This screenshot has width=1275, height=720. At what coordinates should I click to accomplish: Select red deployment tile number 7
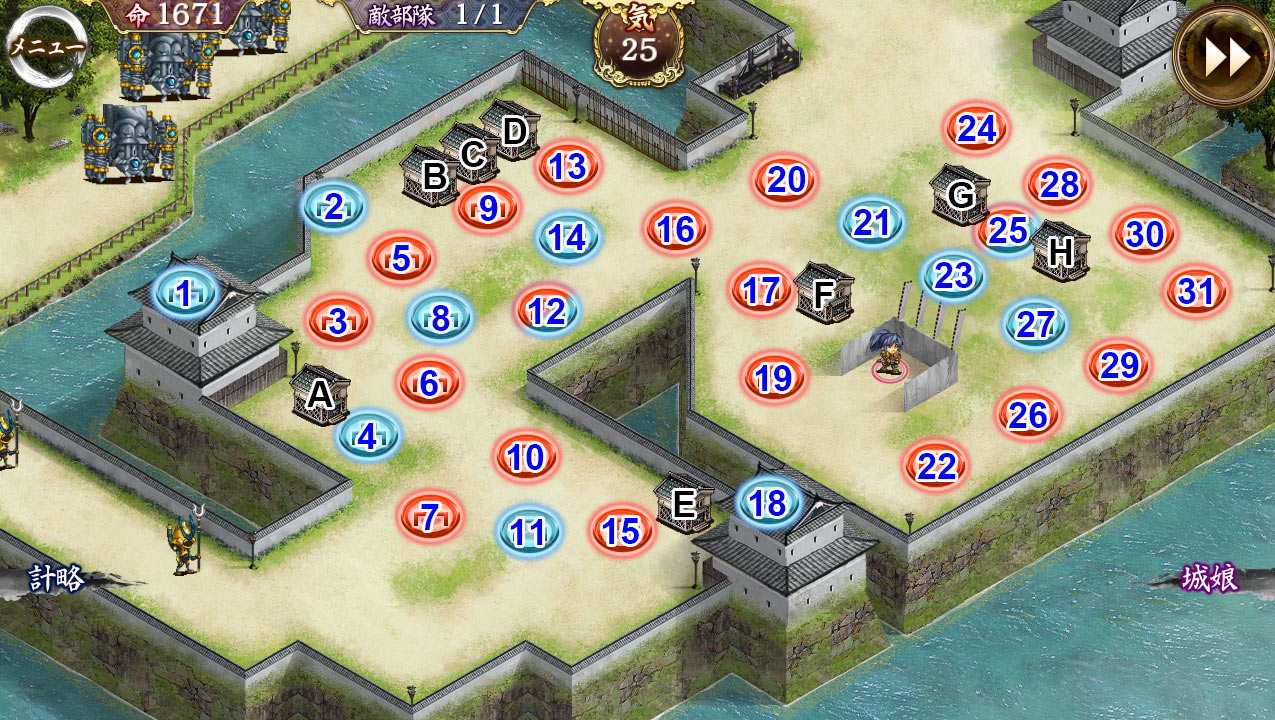coord(430,517)
